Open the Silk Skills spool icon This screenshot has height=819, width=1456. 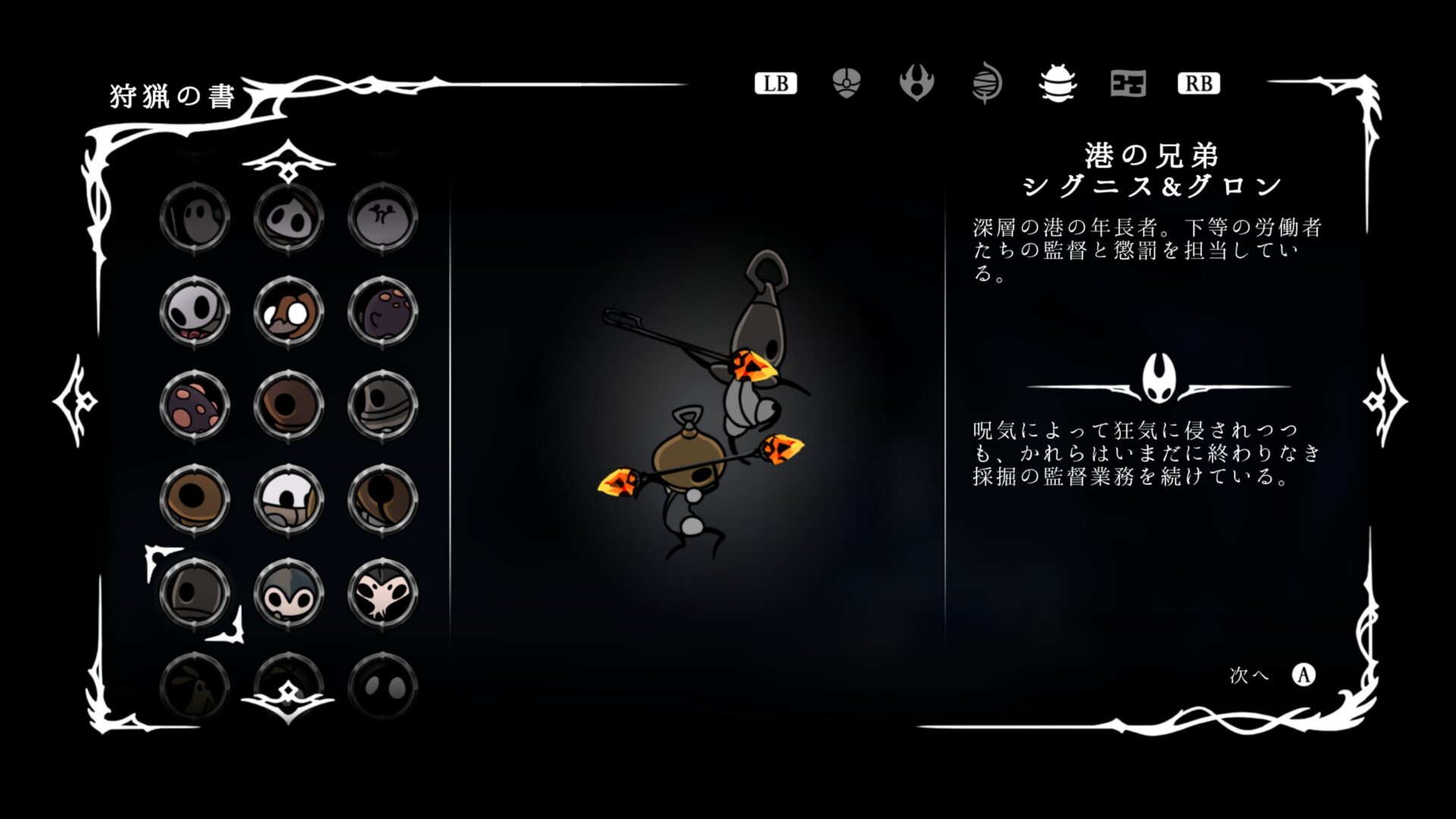987,83
